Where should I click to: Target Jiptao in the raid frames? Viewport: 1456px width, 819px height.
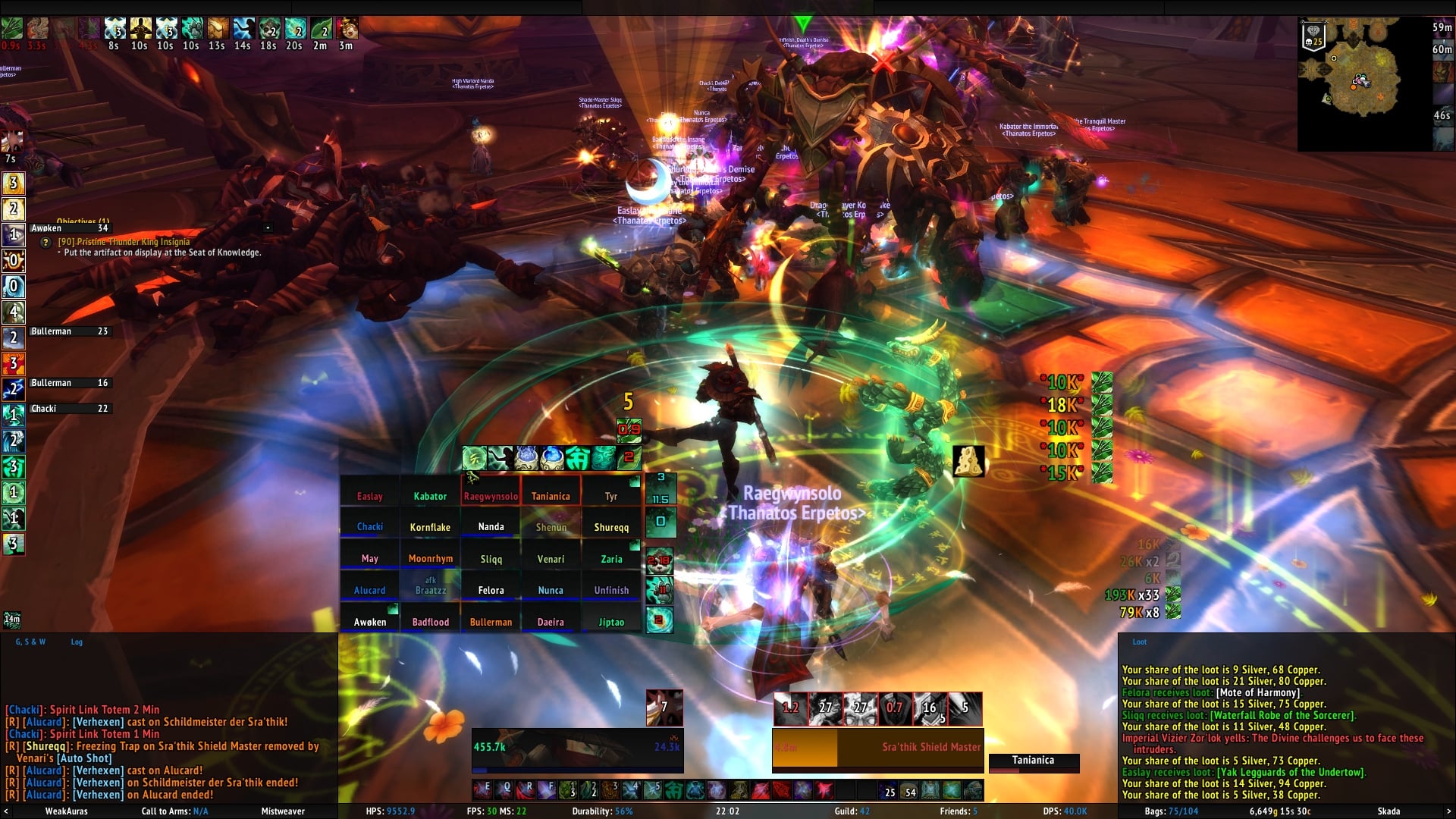611,621
